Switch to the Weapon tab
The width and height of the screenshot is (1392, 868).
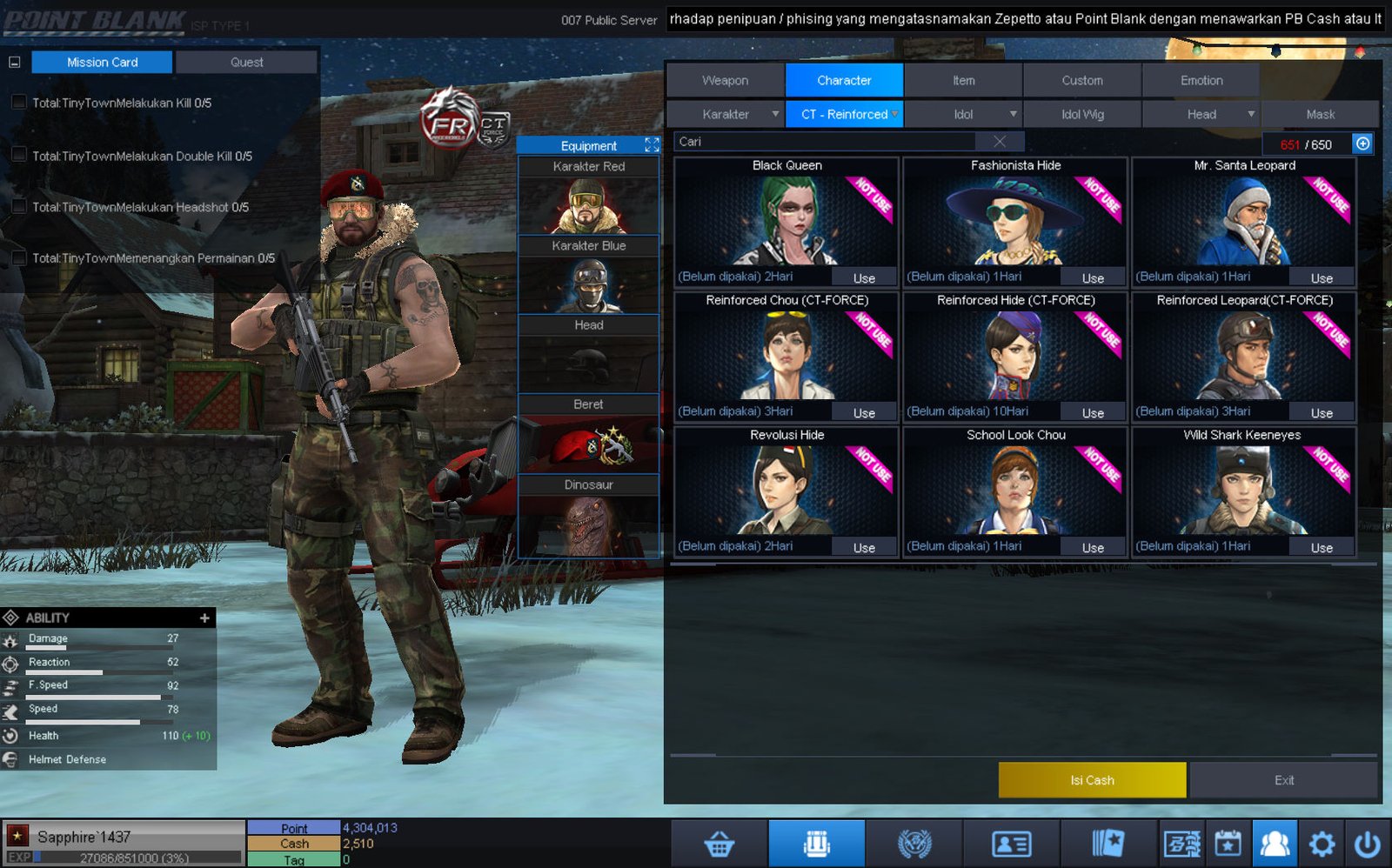(x=725, y=80)
